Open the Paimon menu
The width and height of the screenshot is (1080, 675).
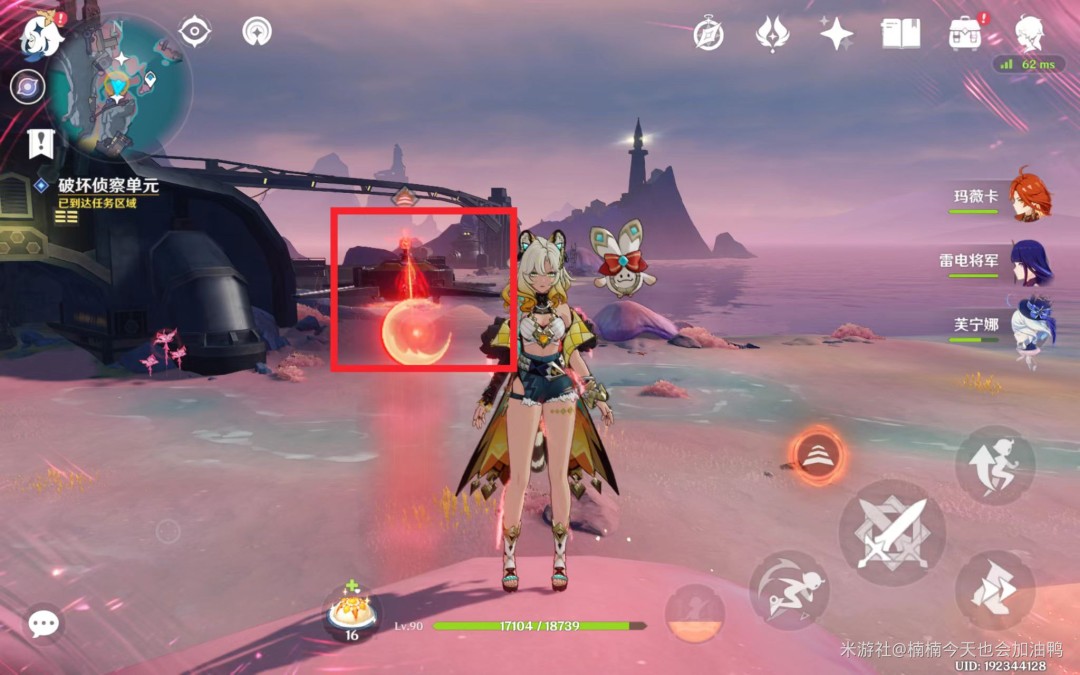pyautogui.click(x=42, y=34)
